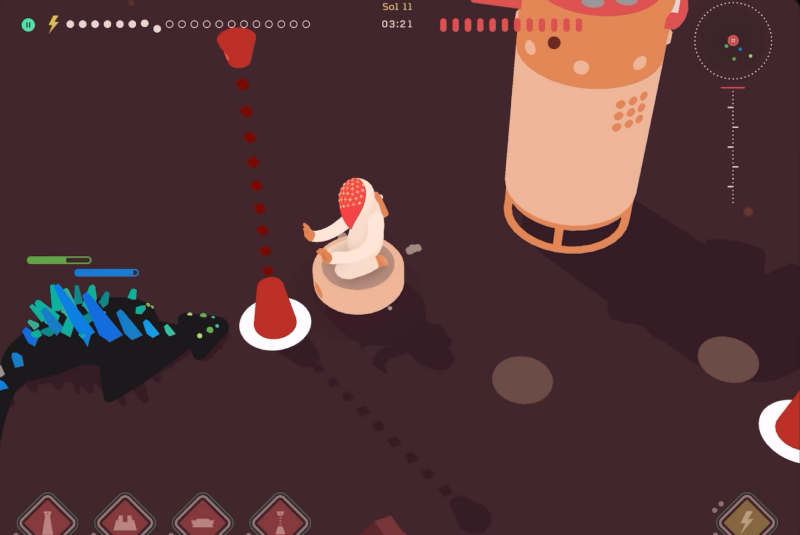This screenshot has width=800, height=535.
Task: Pick the flat bunker build button
Action: click(203, 519)
